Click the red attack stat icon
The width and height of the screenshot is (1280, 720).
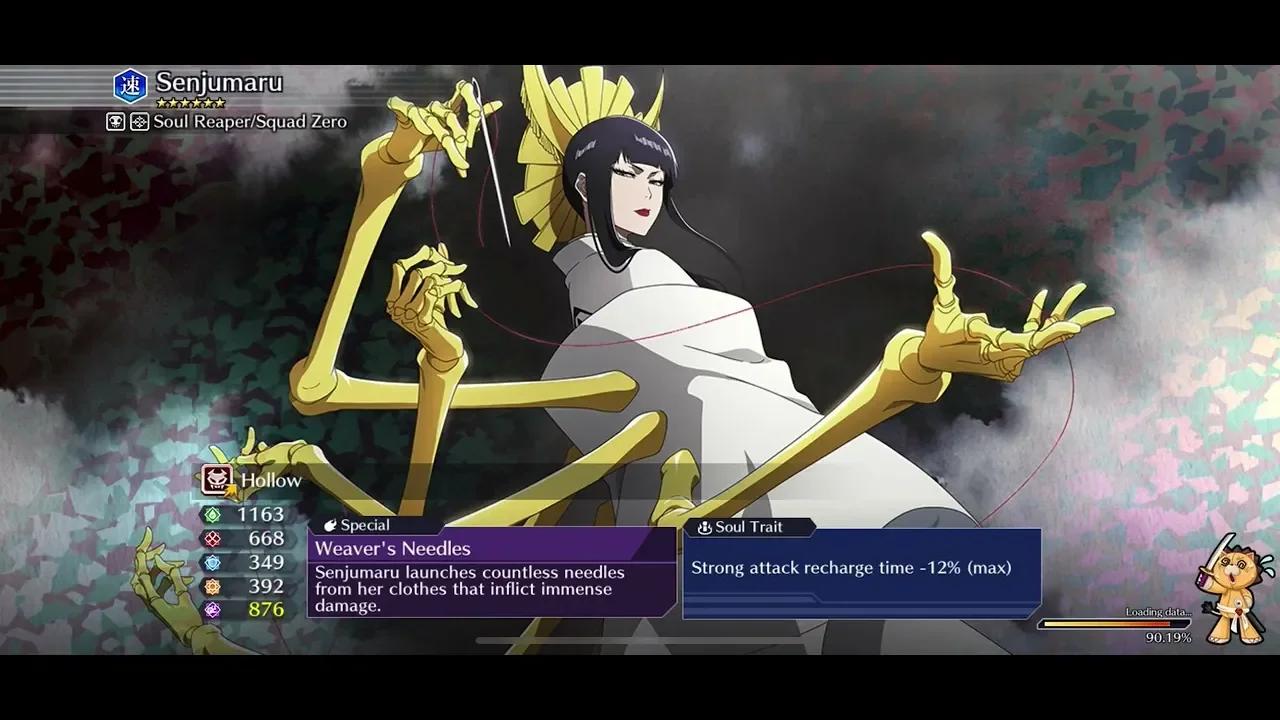[x=212, y=539]
